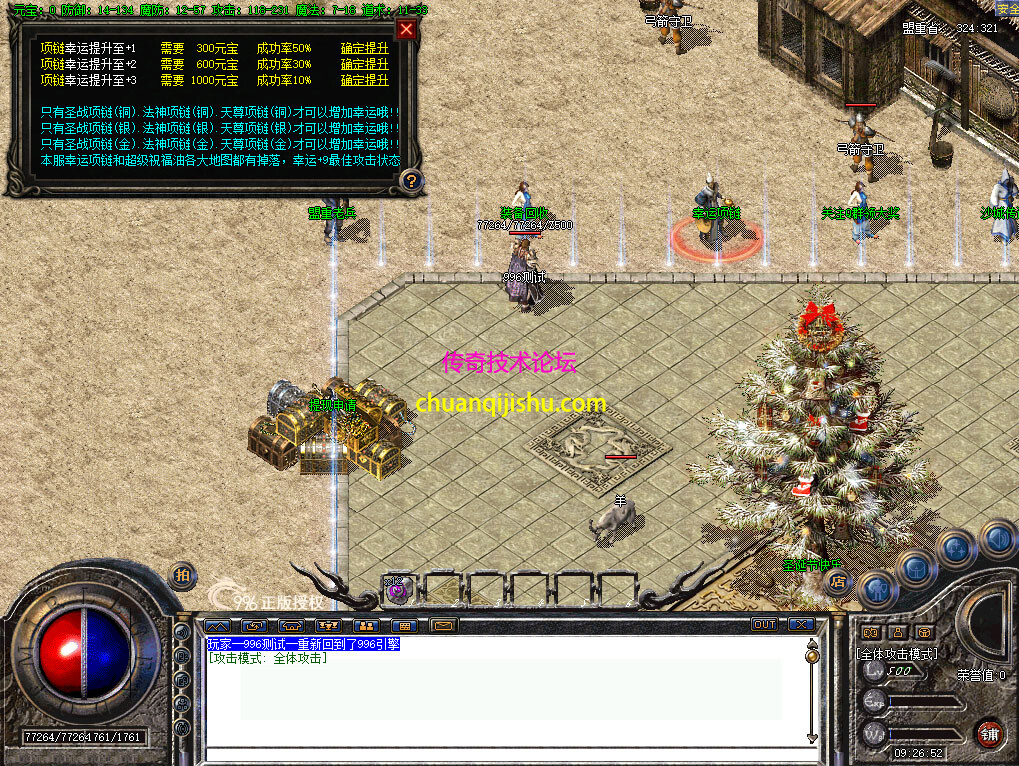Screen dimensions: 1019x766
Task: Confirm the 1000 yuanbao +3 luck upgrade
Action: (364, 80)
